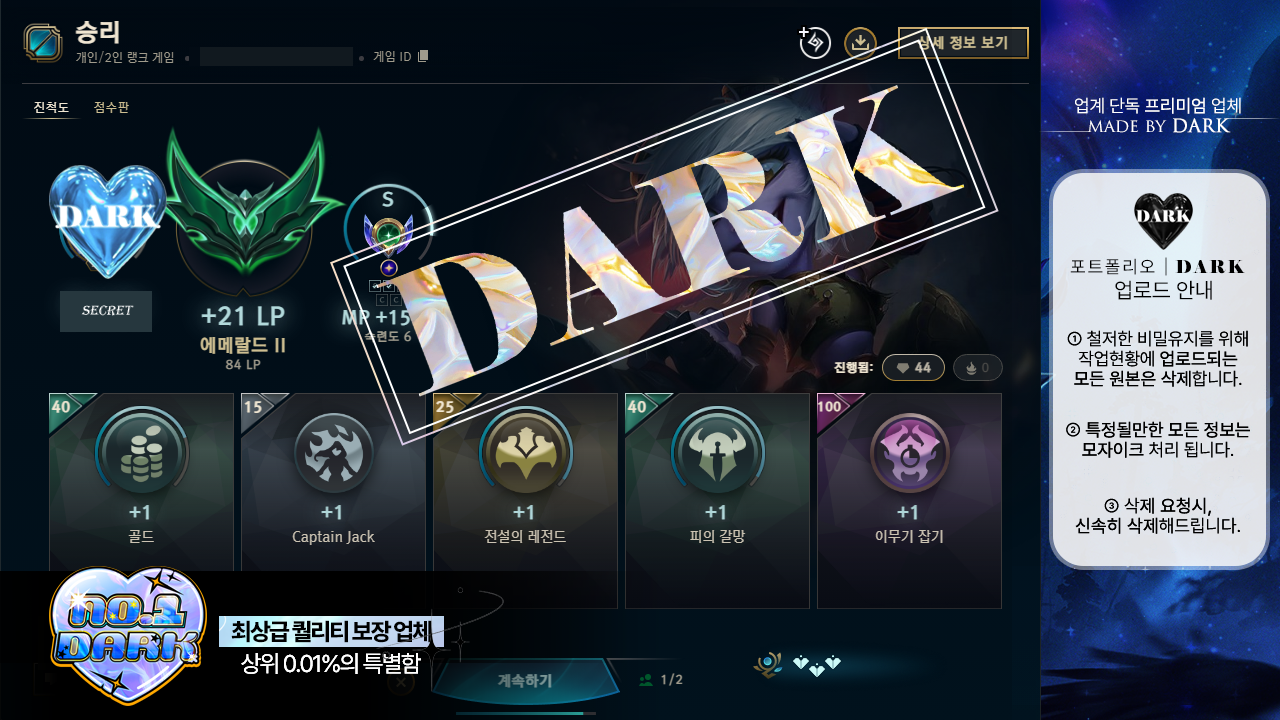Download the replay via the gold download icon

(861, 44)
